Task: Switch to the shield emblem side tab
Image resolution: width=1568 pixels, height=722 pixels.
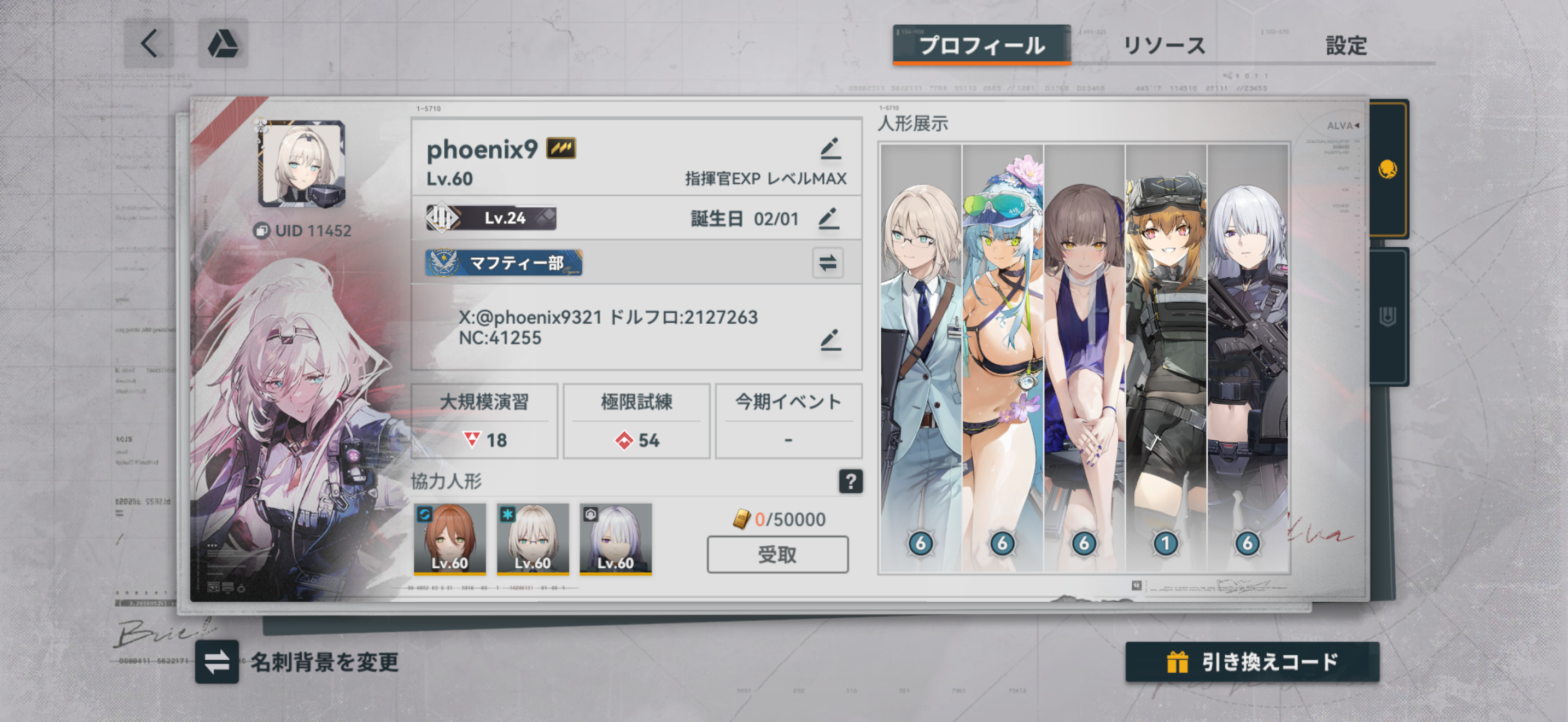Action: pos(1388,317)
